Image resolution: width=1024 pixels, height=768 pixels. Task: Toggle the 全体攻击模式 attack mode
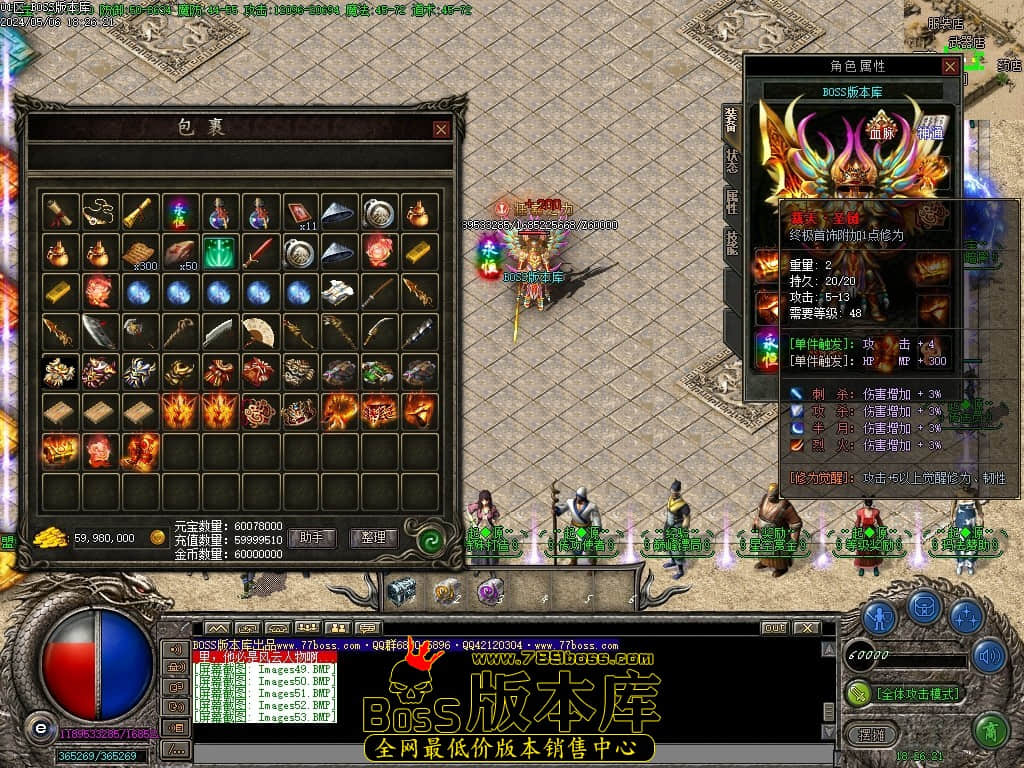coord(904,693)
